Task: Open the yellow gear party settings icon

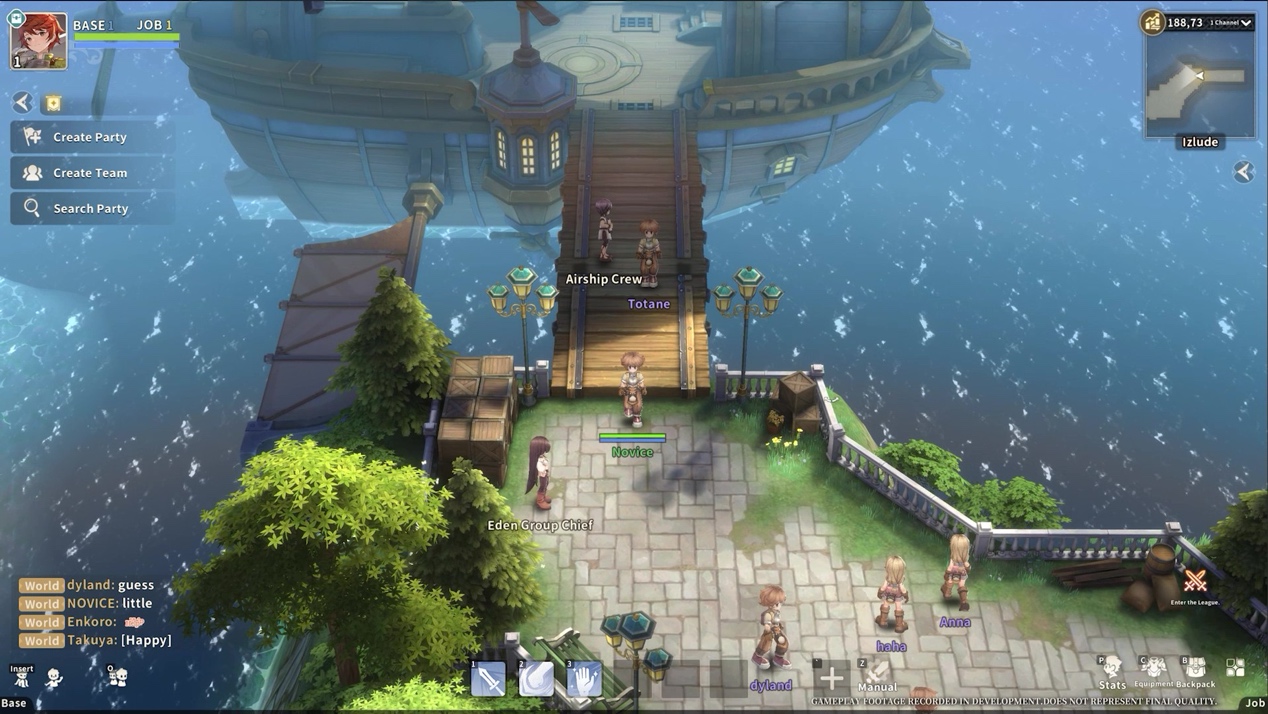Action: (53, 103)
